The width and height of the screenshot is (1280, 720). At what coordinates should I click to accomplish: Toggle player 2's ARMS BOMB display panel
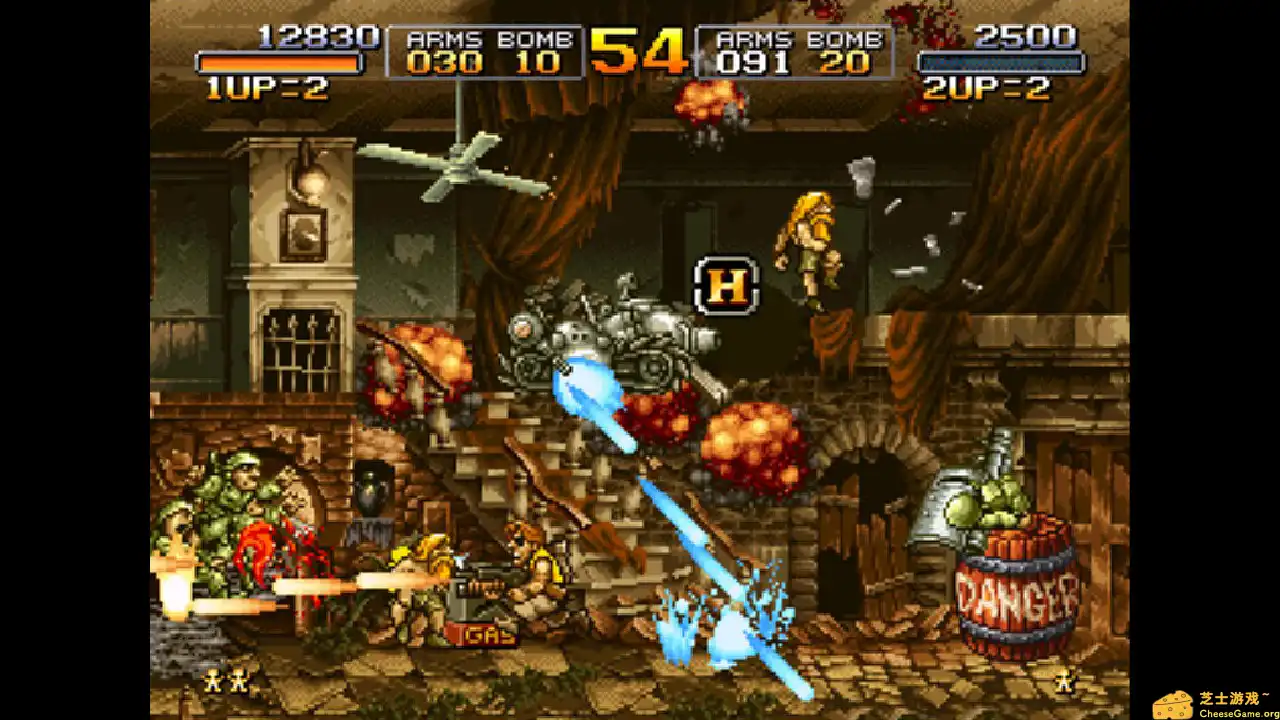coord(795,55)
